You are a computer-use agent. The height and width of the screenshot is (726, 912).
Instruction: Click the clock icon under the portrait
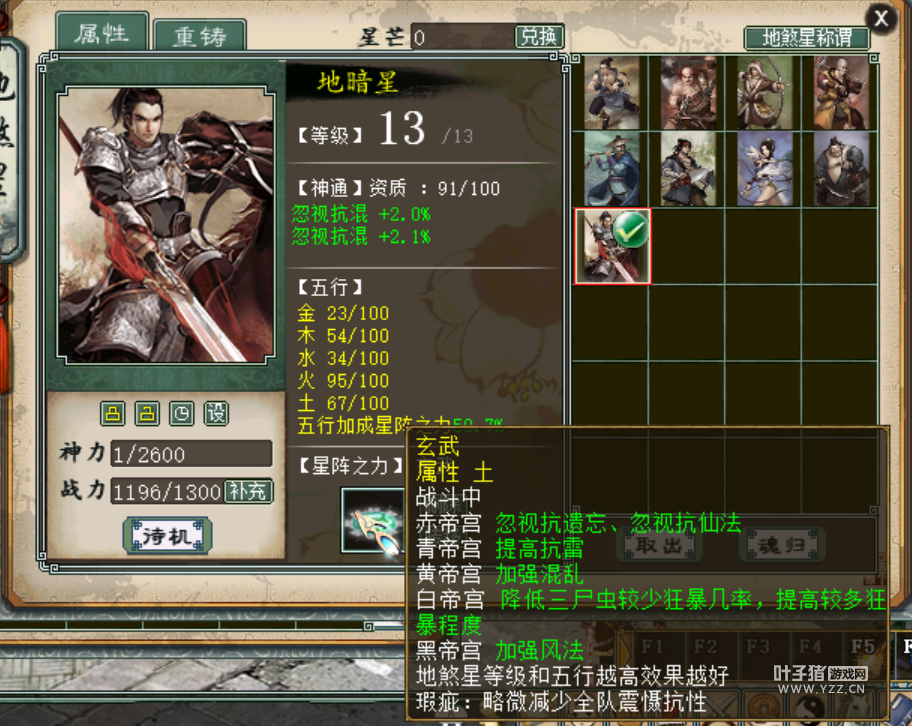[182, 413]
